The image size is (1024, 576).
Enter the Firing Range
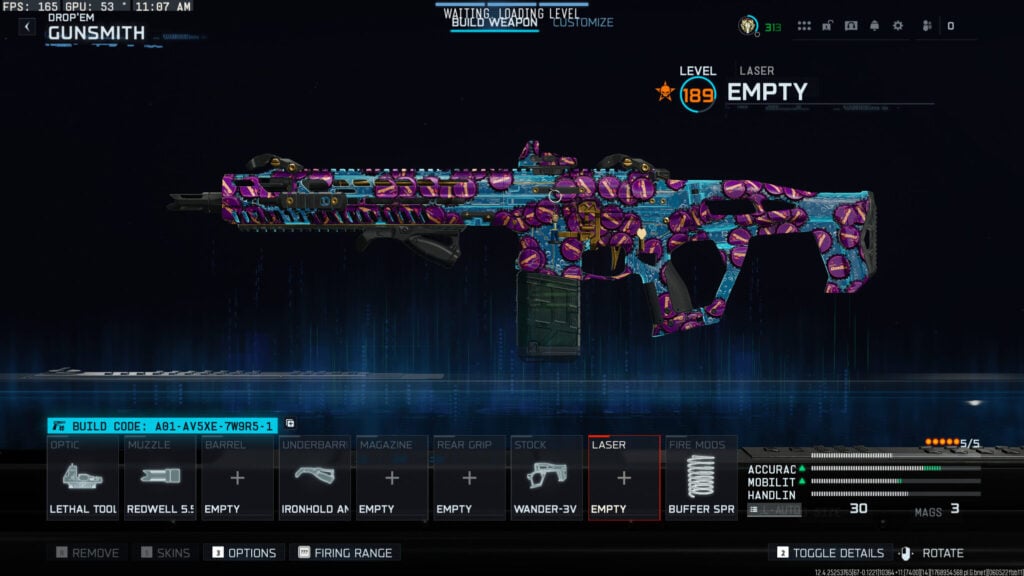[345, 552]
